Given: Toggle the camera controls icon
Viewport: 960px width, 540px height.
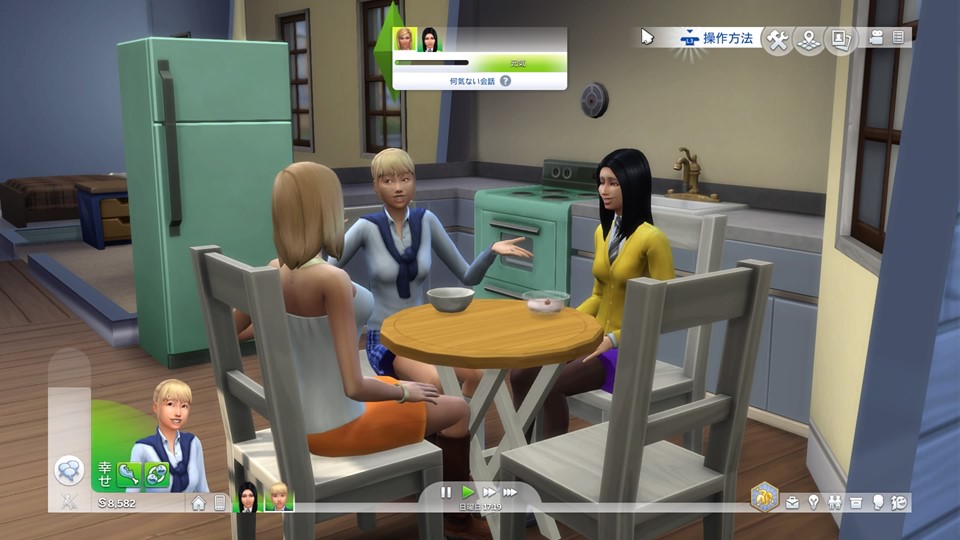Looking at the screenshot, I should click(877, 38).
